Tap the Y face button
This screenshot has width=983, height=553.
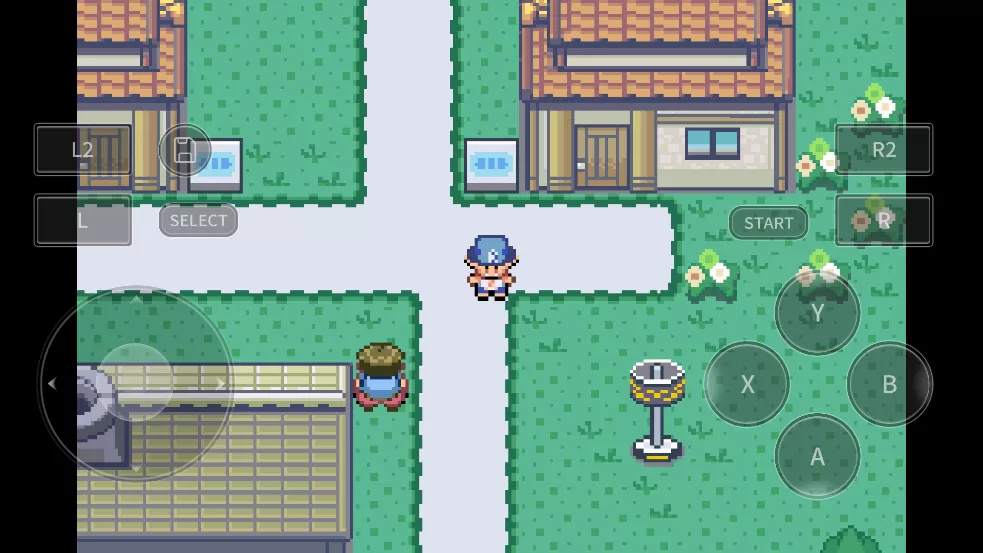(817, 313)
